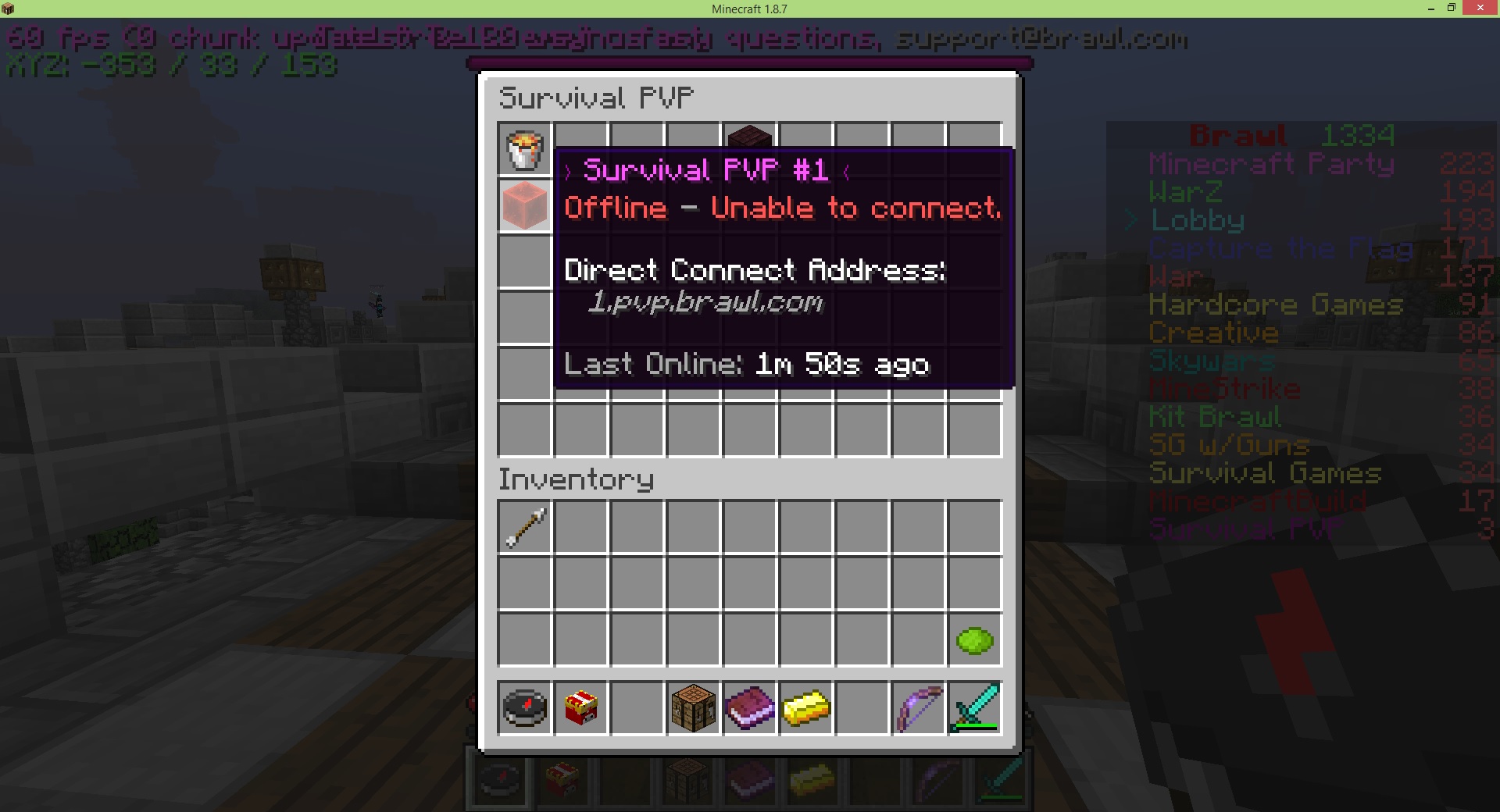The height and width of the screenshot is (812, 1500).
Task: Select the arrow in the inventory
Action: click(x=526, y=527)
